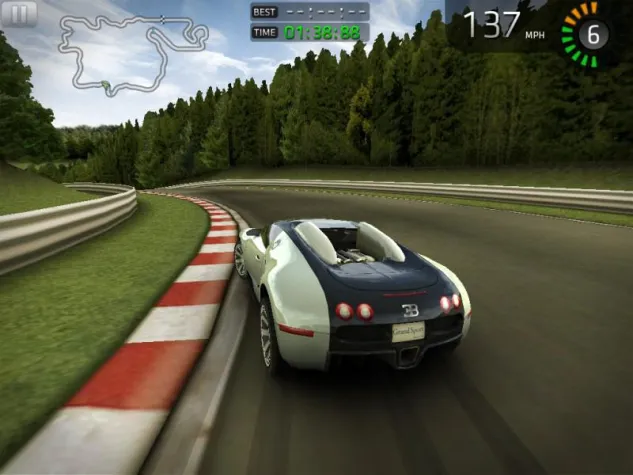Pause the race with the pause button
This screenshot has width=633, height=475.
20,13
